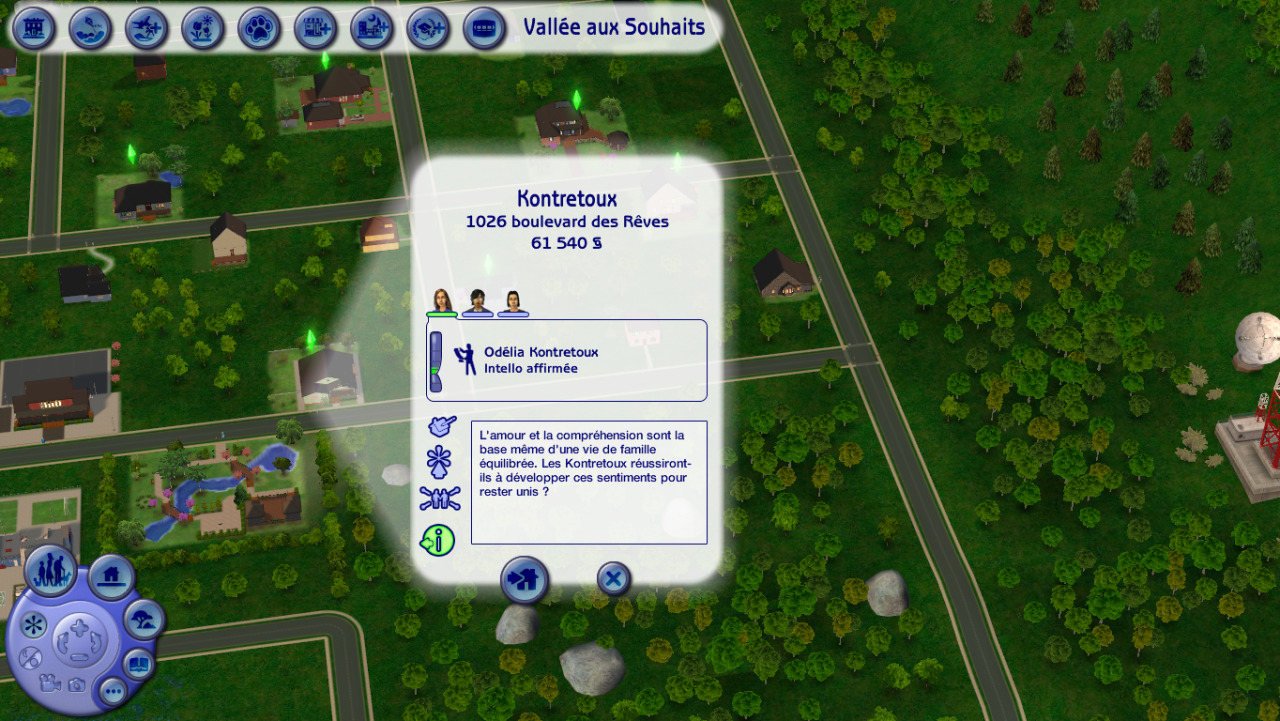Open the neighborhood chooser building icon
Screen dimensions: 1280x721
(34, 28)
